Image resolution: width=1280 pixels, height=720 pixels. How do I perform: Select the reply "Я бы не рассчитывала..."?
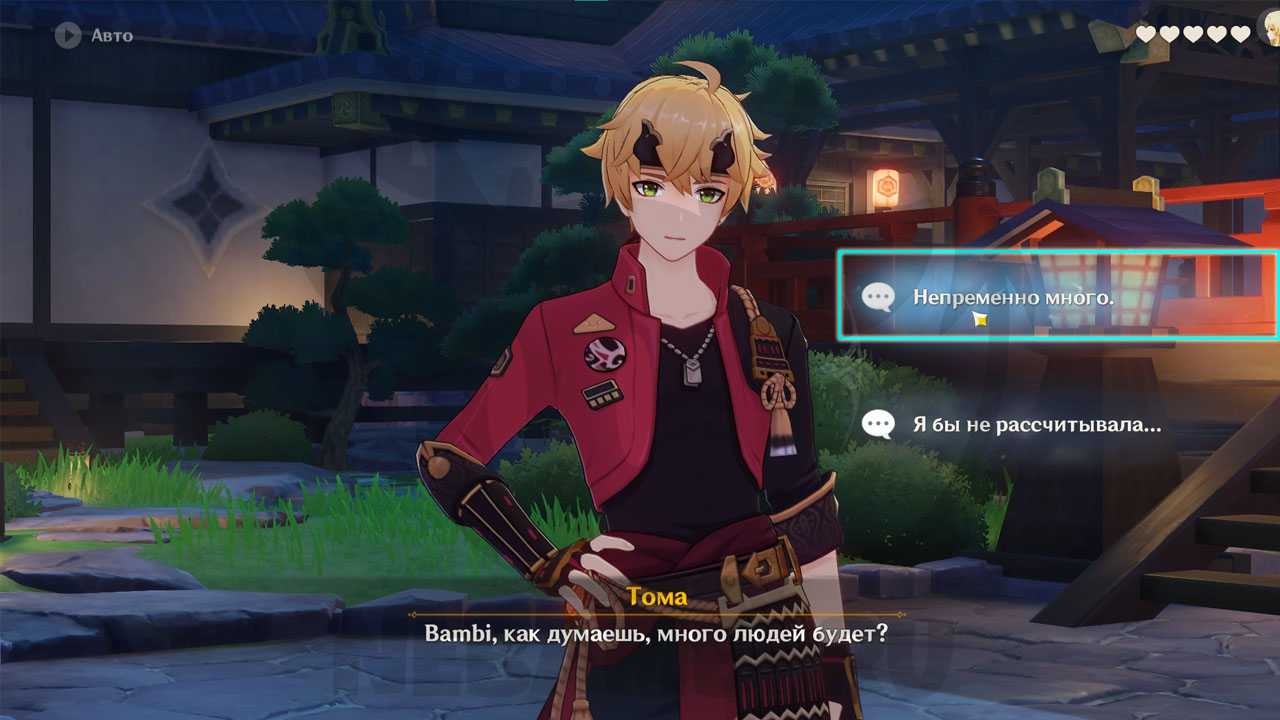(1036, 424)
